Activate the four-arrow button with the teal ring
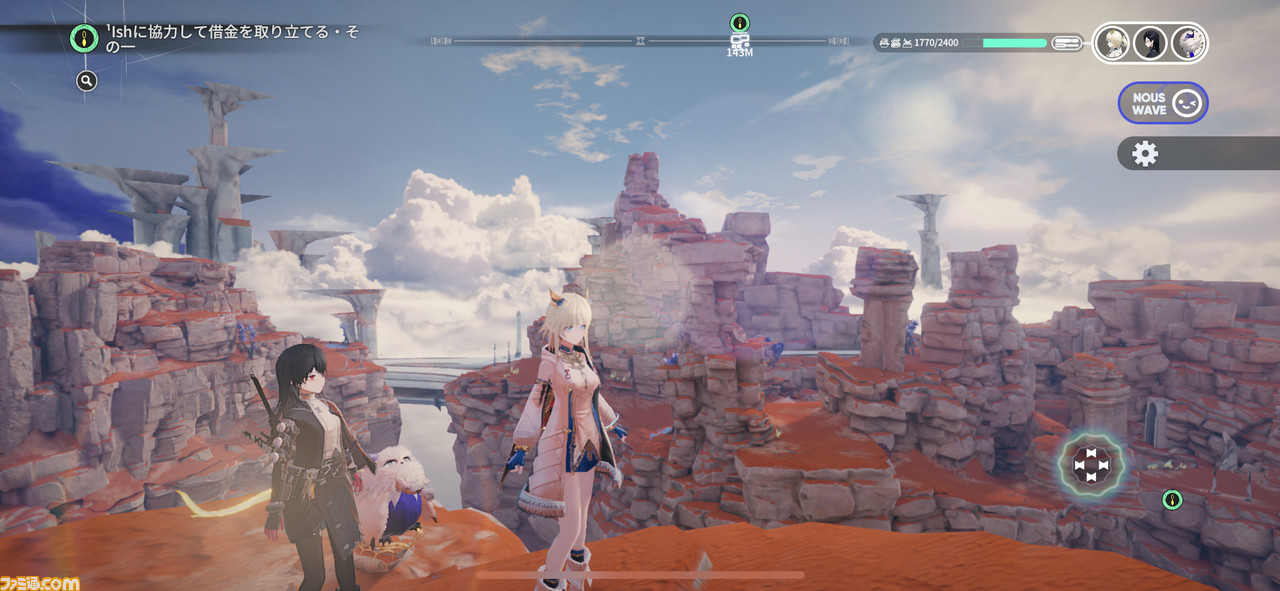Screen dimensions: 1280x591 point(1091,465)
